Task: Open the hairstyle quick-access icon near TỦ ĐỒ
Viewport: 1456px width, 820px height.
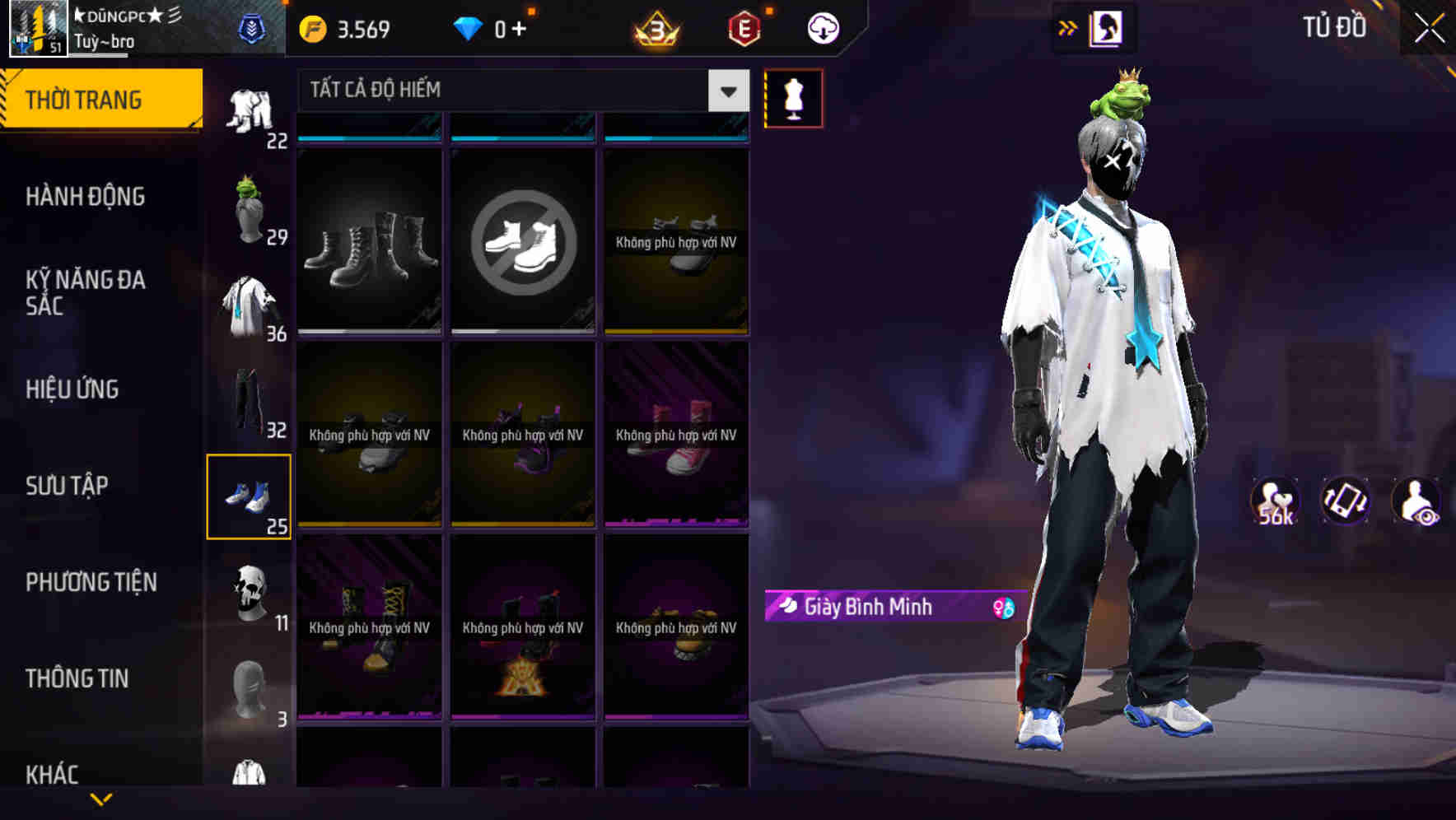Action: (1105, 27)
